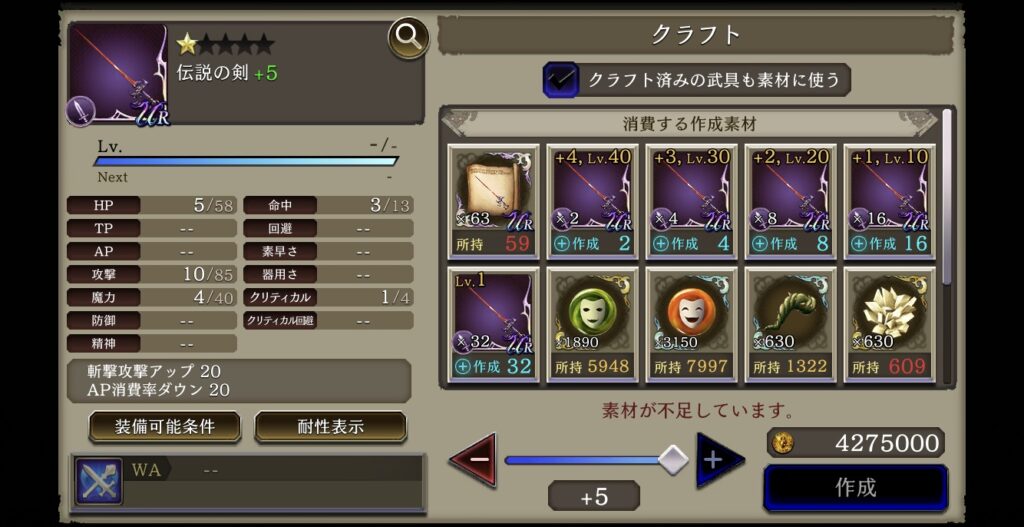Select the green mask material slot

pos(592,323)
